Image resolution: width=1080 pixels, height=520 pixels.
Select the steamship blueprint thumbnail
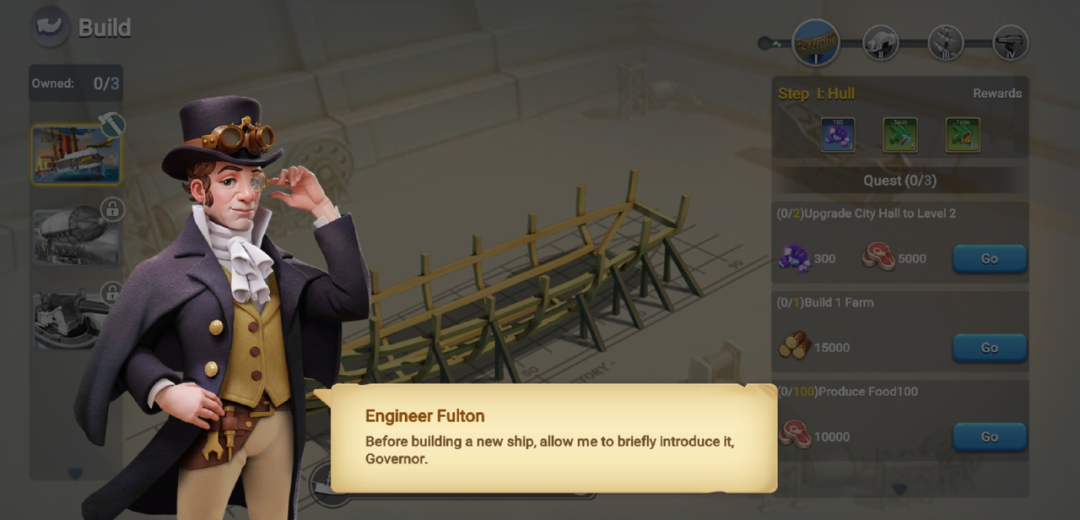click(x=76, y=155)
